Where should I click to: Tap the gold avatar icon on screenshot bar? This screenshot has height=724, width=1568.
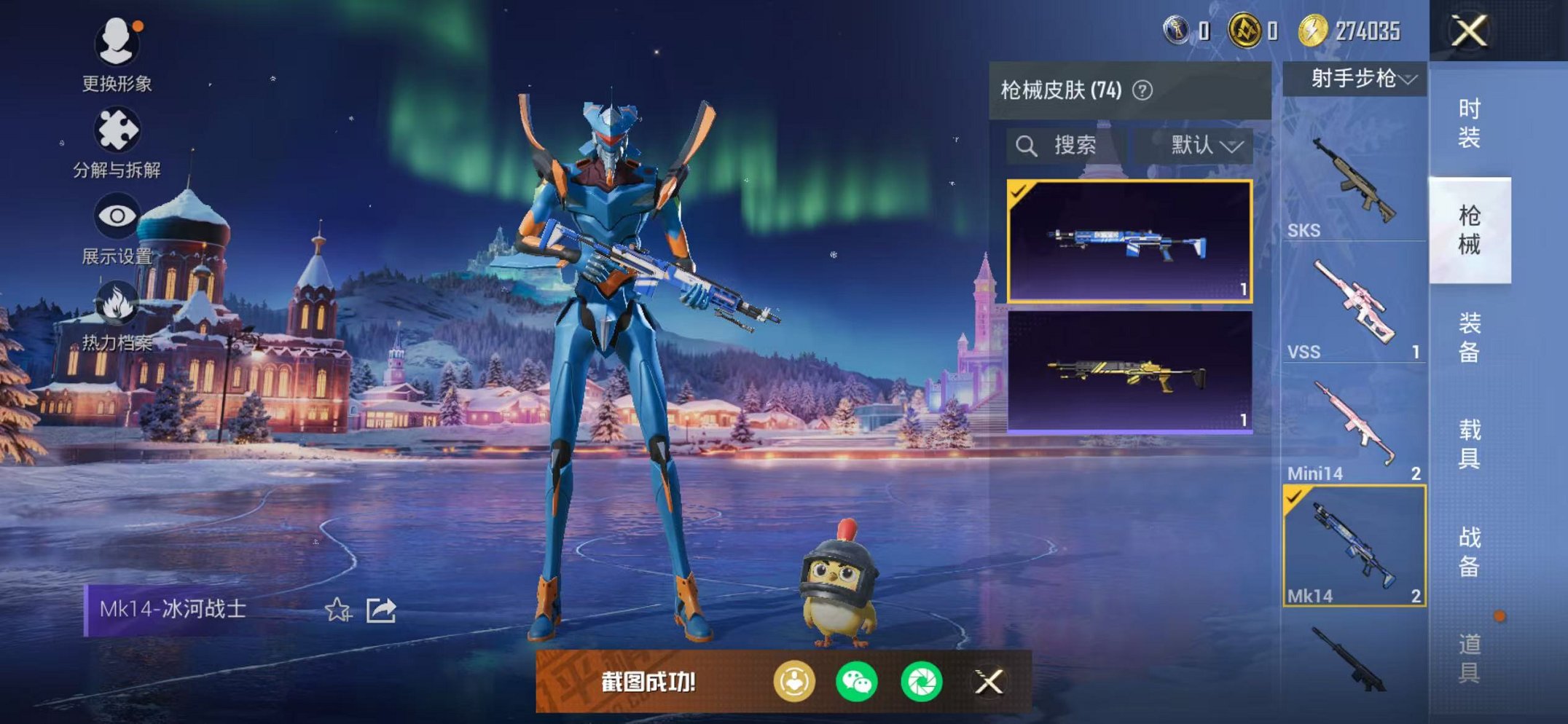click(x=797, y=680)
